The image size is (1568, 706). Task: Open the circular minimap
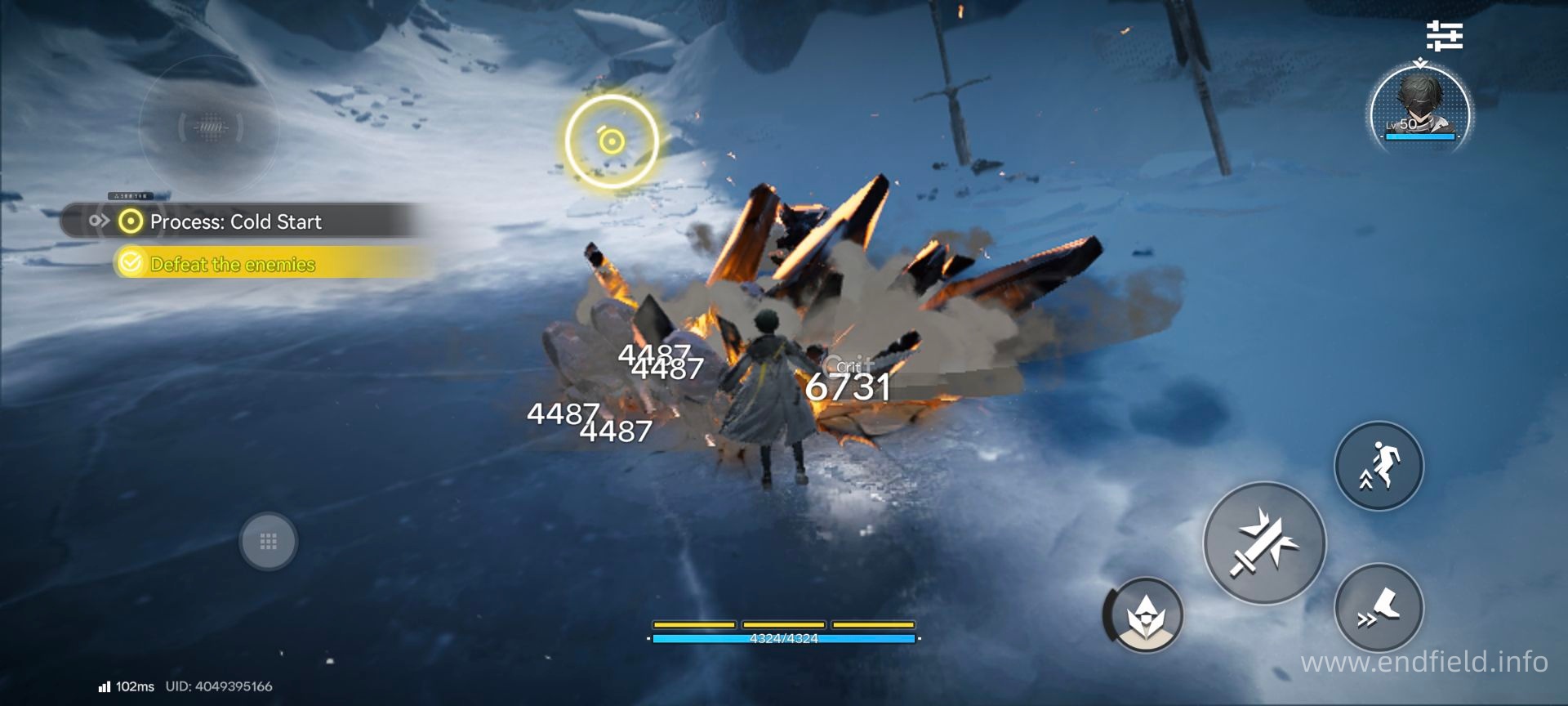click(210, 127)
